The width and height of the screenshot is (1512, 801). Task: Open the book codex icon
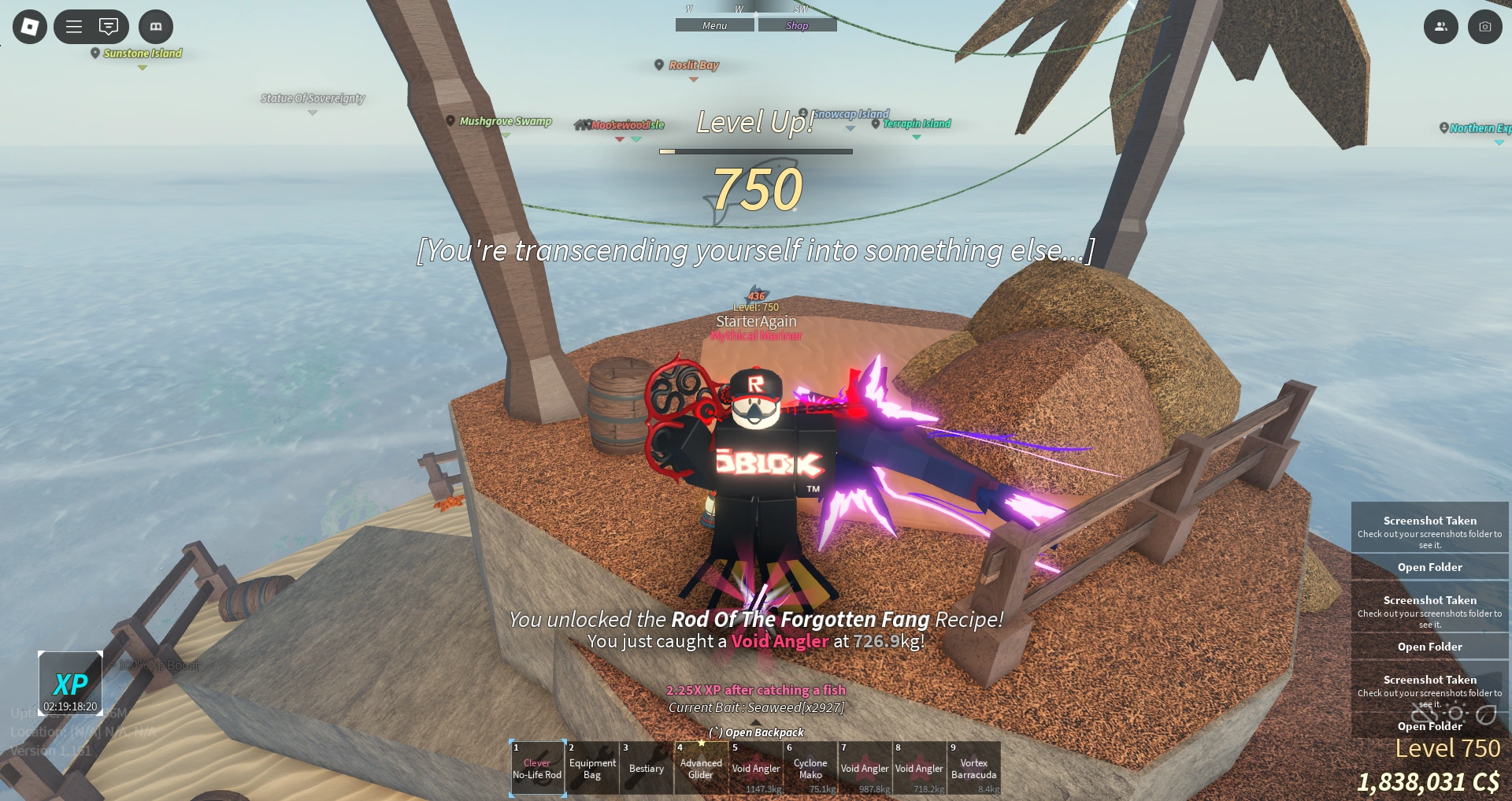click(155, 26)
